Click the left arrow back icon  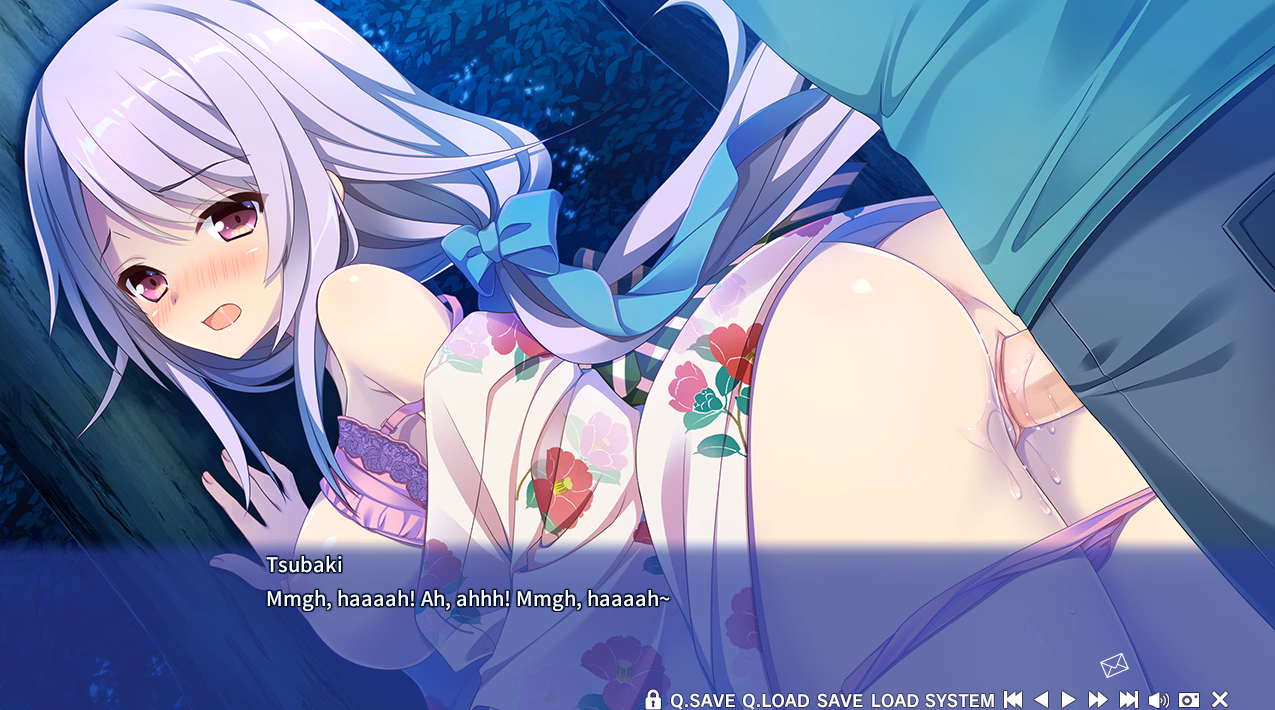[x=1040, y=700]
